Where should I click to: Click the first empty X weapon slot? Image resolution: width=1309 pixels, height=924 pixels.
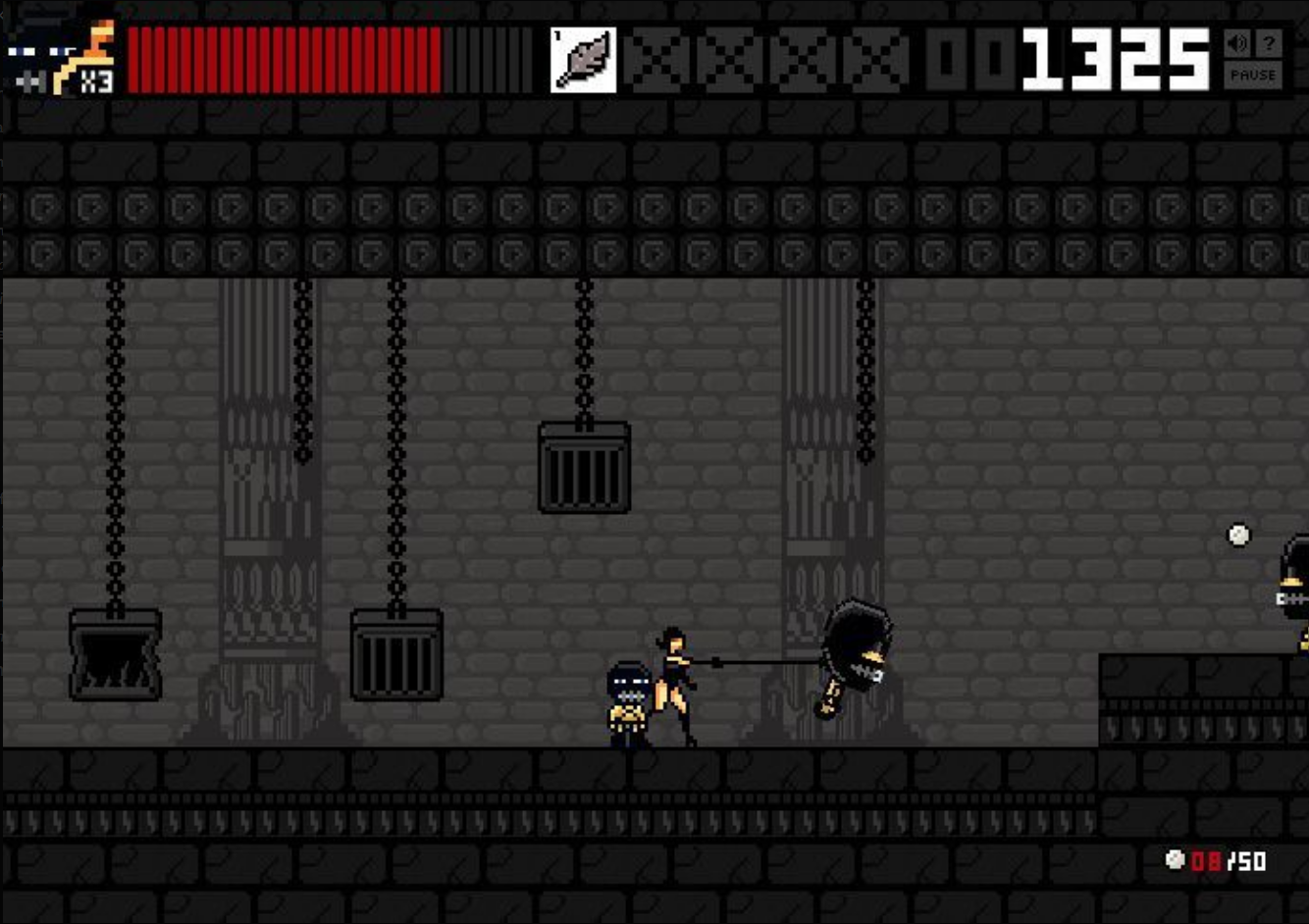(x=655, y=59)
